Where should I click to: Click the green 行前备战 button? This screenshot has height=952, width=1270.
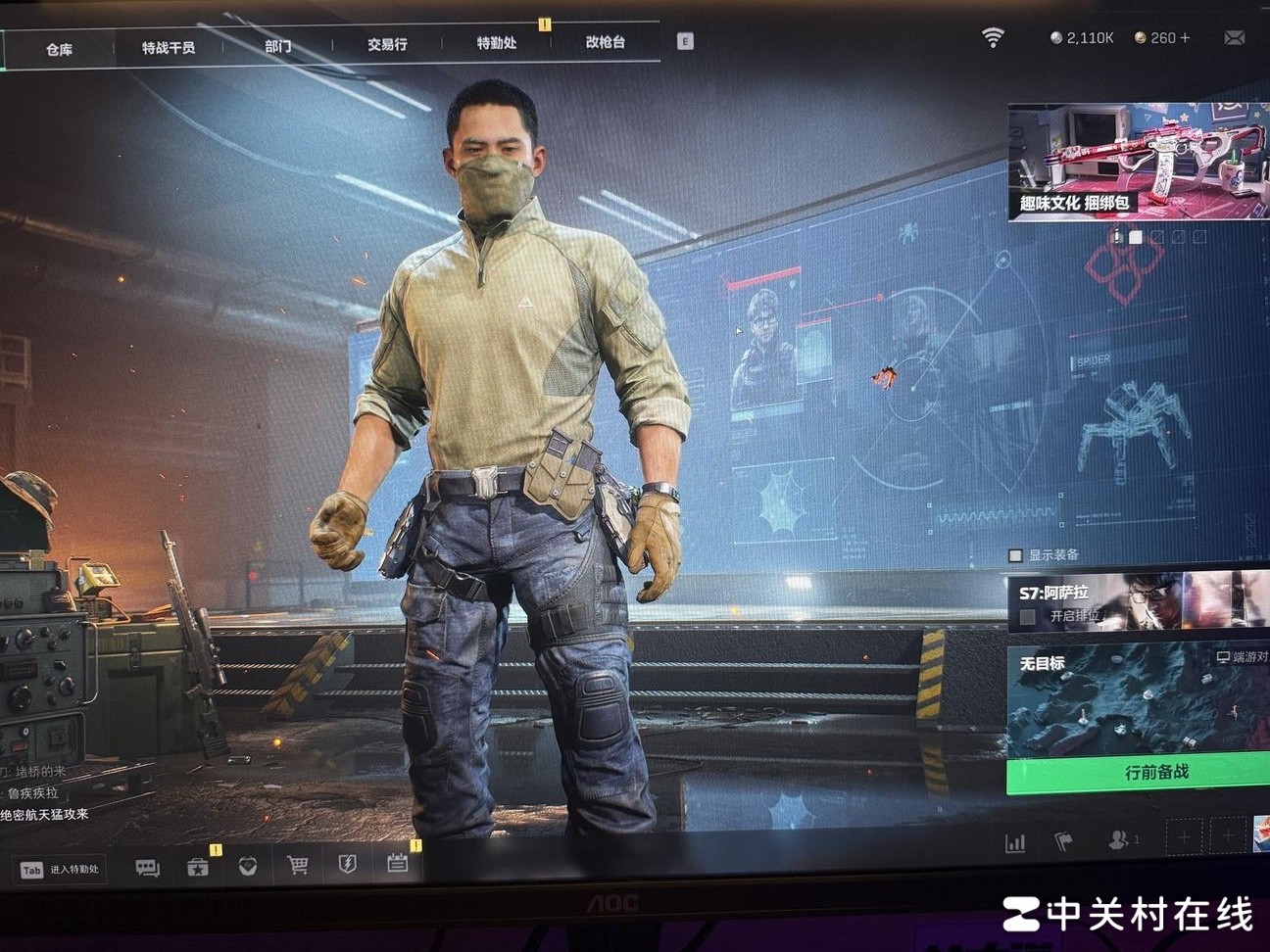(1139, 773)
